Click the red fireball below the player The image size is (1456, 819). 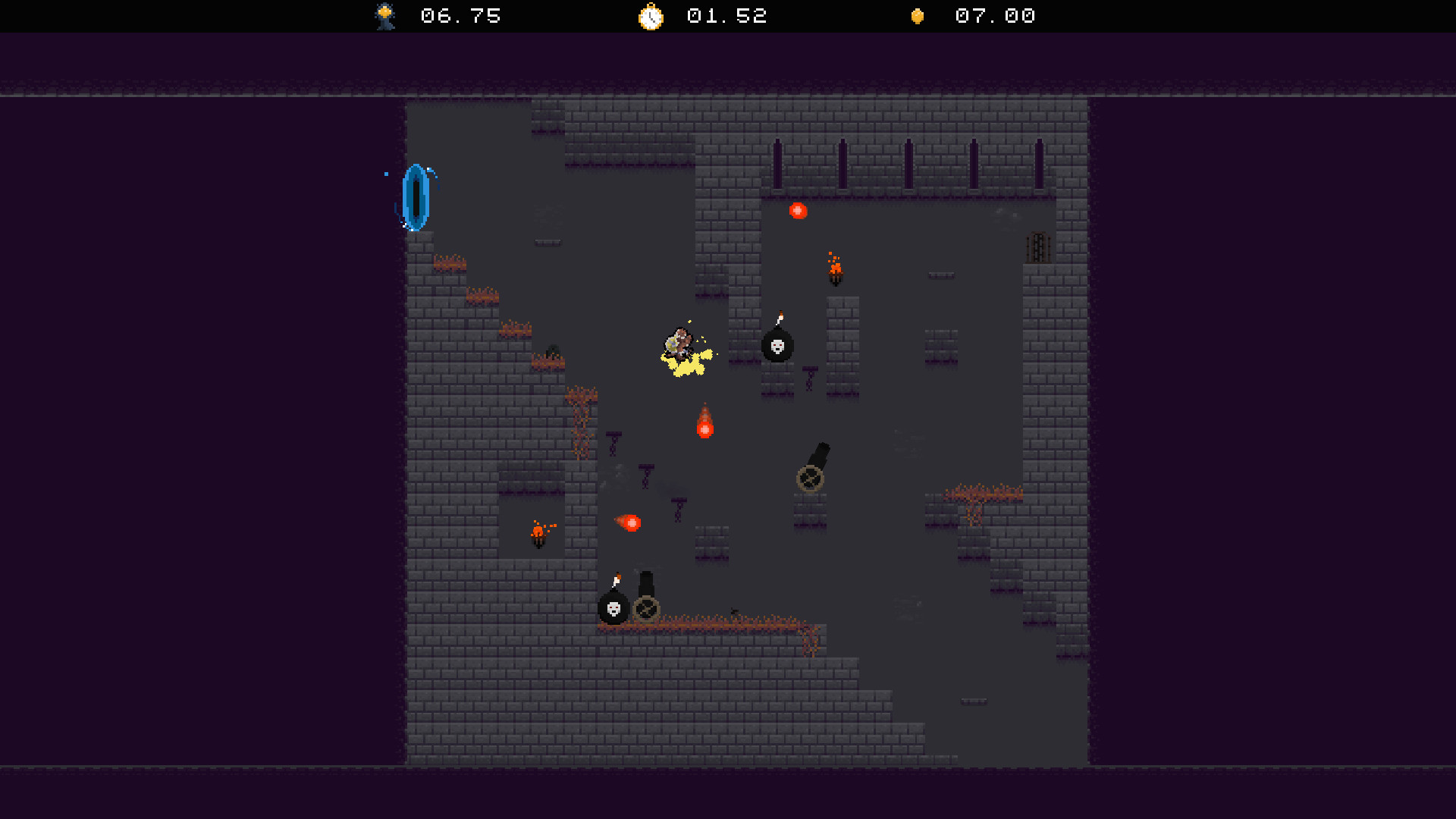pyautogui.click(x=704, y=426)
